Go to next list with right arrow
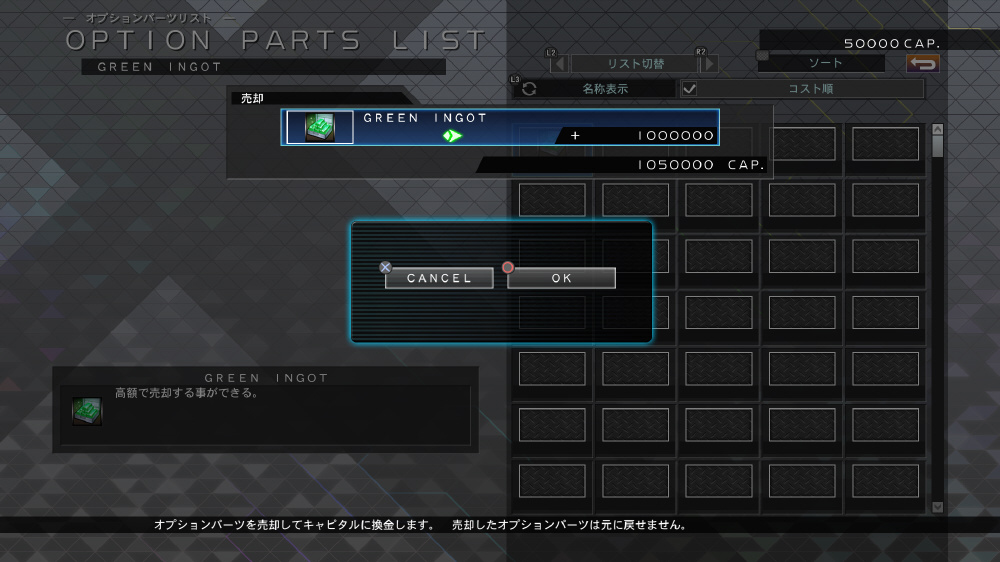The image size is (1000, 562). (x=709, y=64)
